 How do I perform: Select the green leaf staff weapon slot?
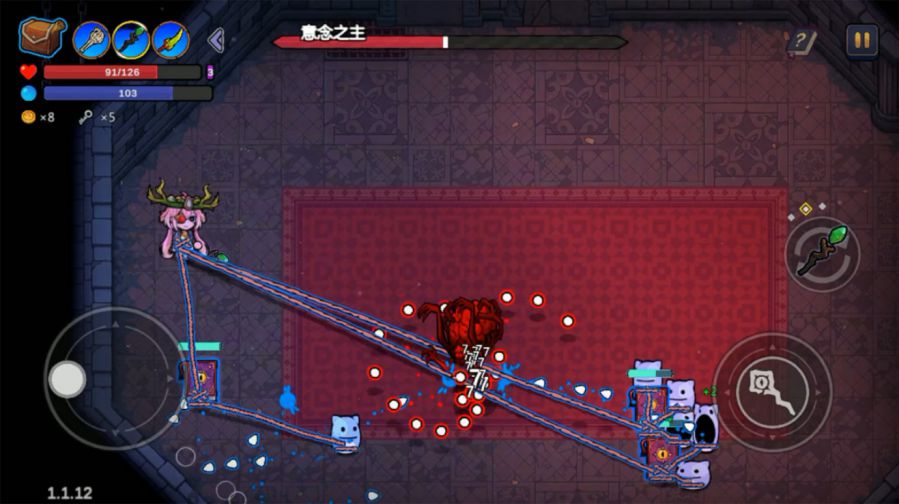(131, 40)
